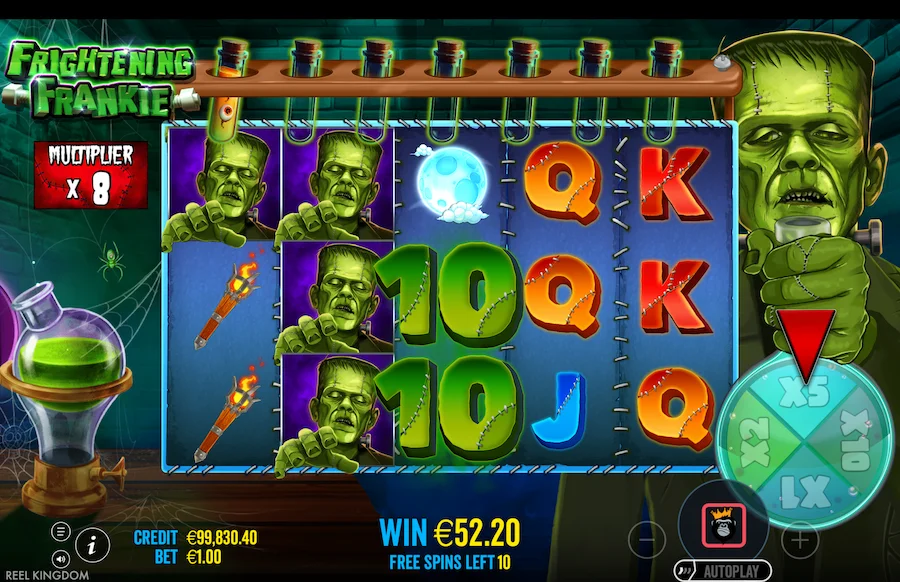The height and width of the screenshot is (582, 900).
Task: Activate the Autoplay button
Action: (723, 572)
